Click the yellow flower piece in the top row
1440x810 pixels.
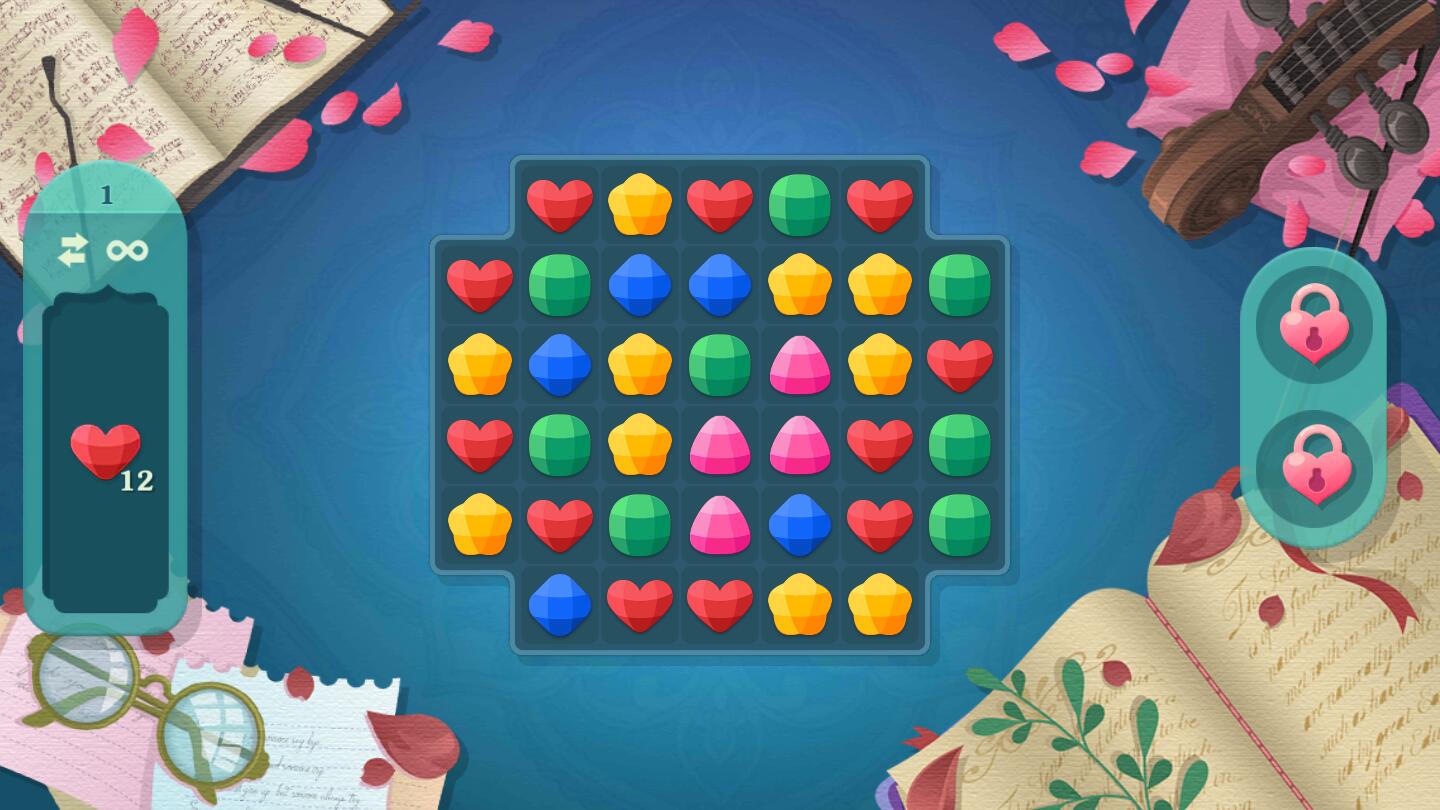[x=639, y=203]
